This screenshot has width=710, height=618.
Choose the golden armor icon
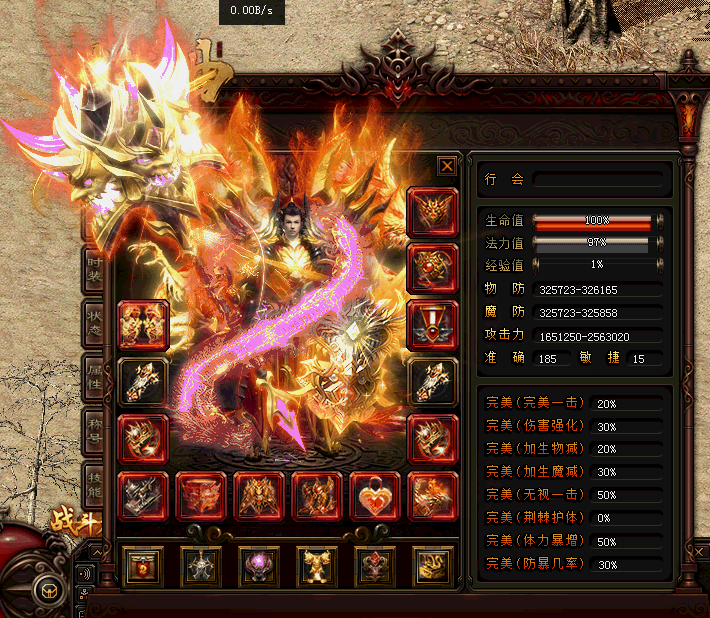317,566
